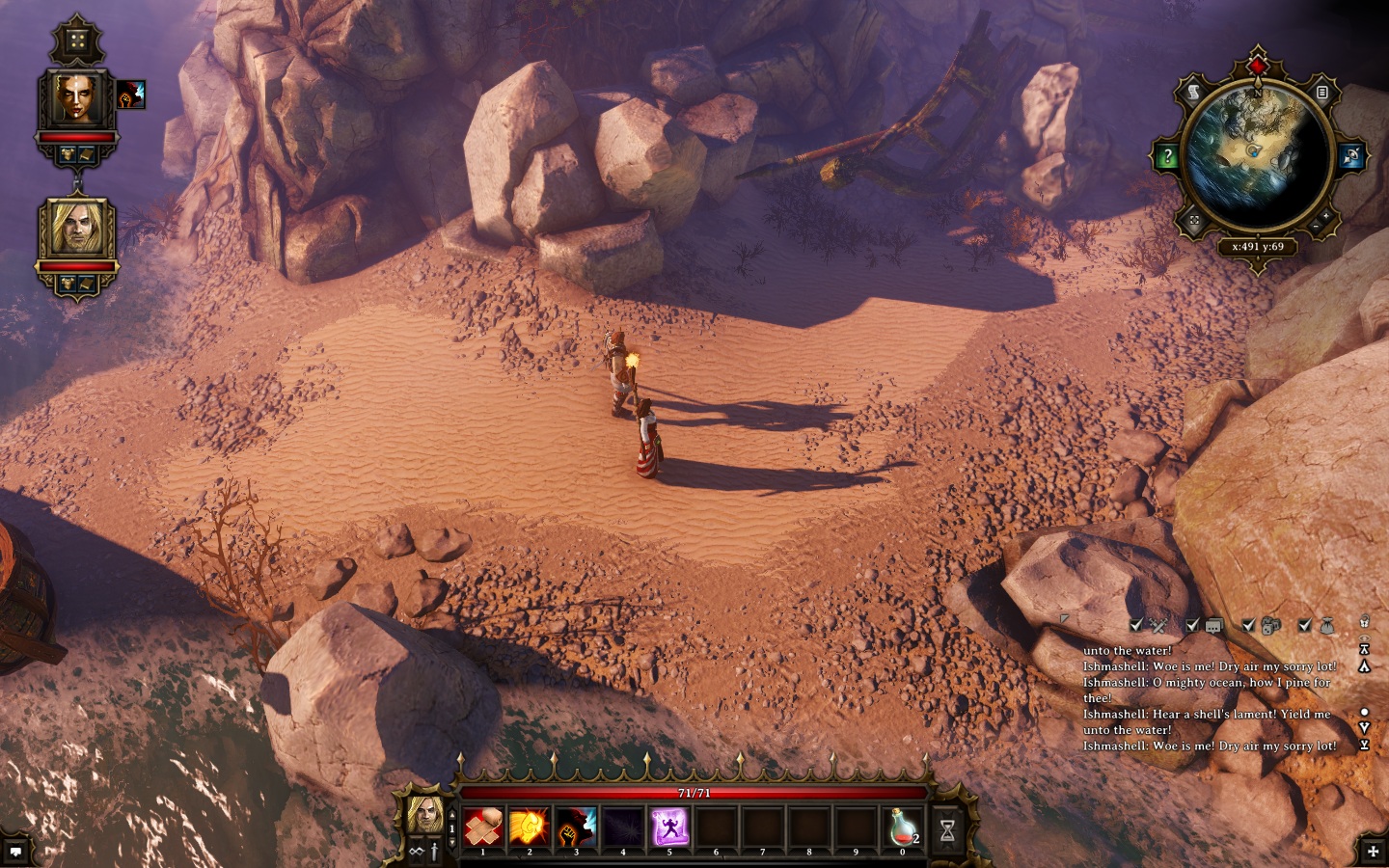
Task: Use the purple scroll in slot 5
Action: pyautogui.click(x=669, y=827)
